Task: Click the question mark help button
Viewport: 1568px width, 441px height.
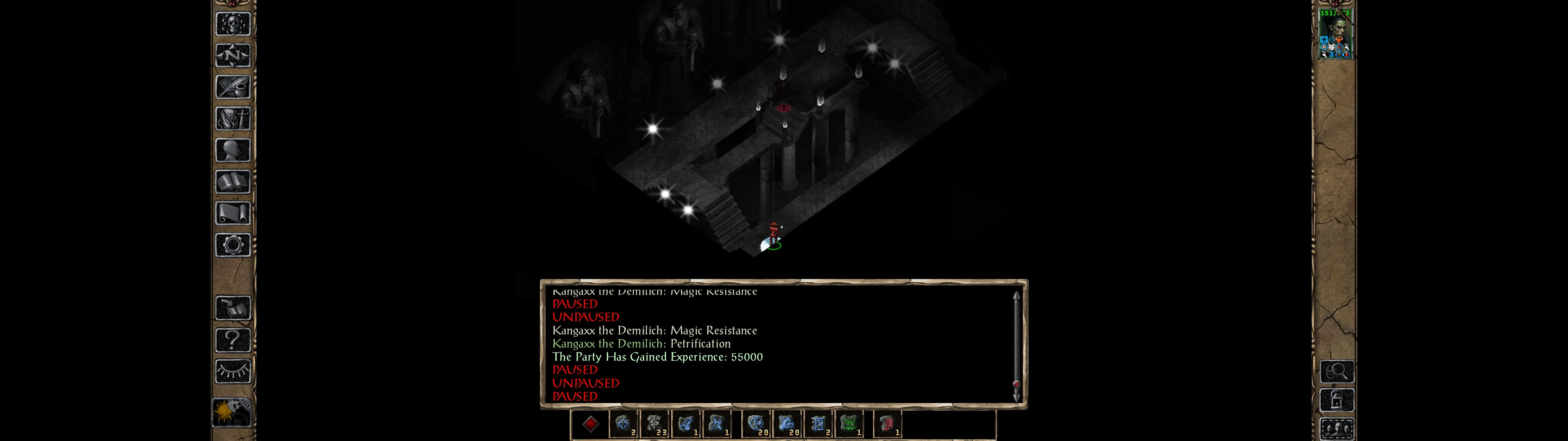Action: click(x=232, y=340)
